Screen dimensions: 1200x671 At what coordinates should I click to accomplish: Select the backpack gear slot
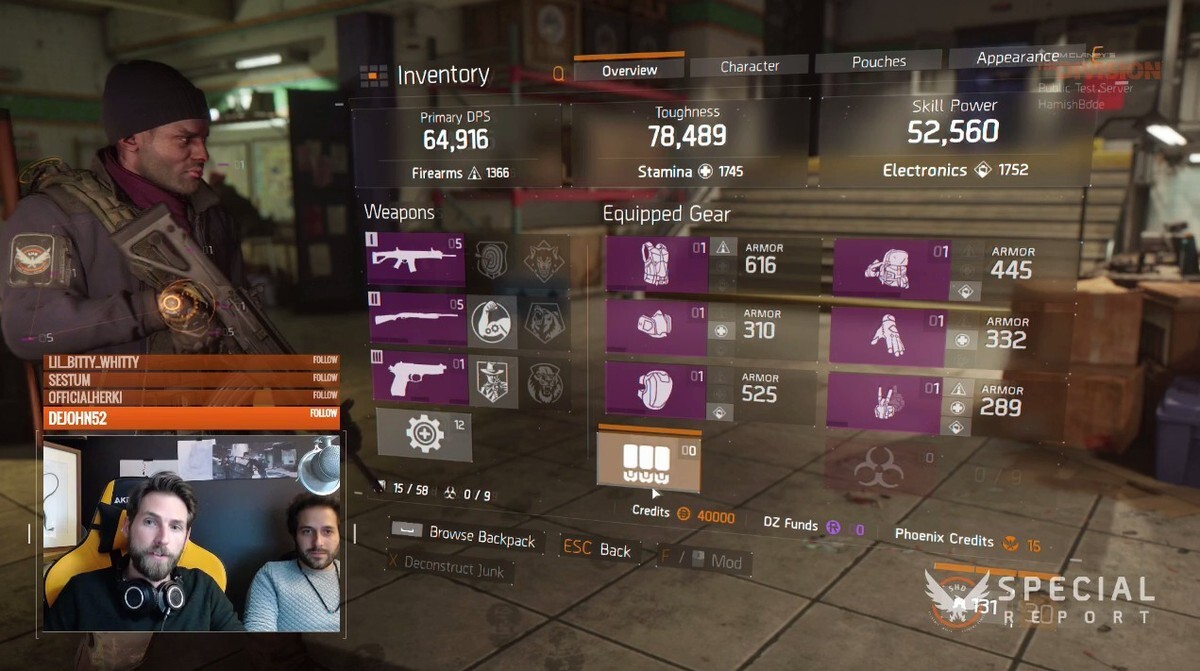pyautogui.click(x=891, y=269)
